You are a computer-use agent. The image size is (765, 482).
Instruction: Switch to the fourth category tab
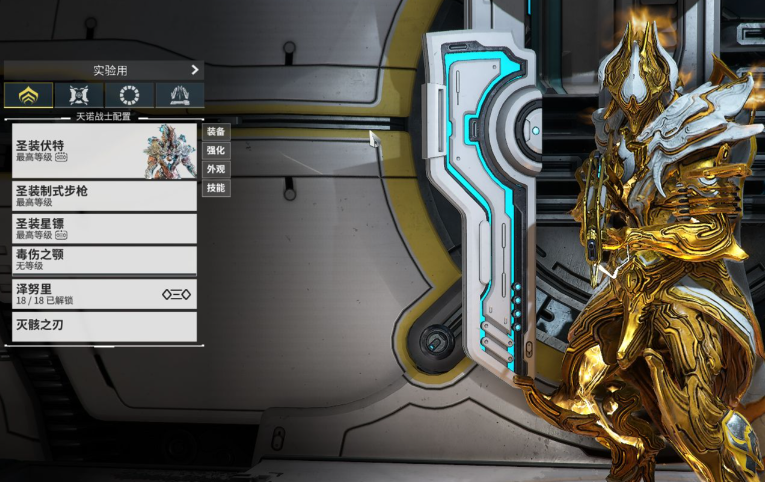180,96
